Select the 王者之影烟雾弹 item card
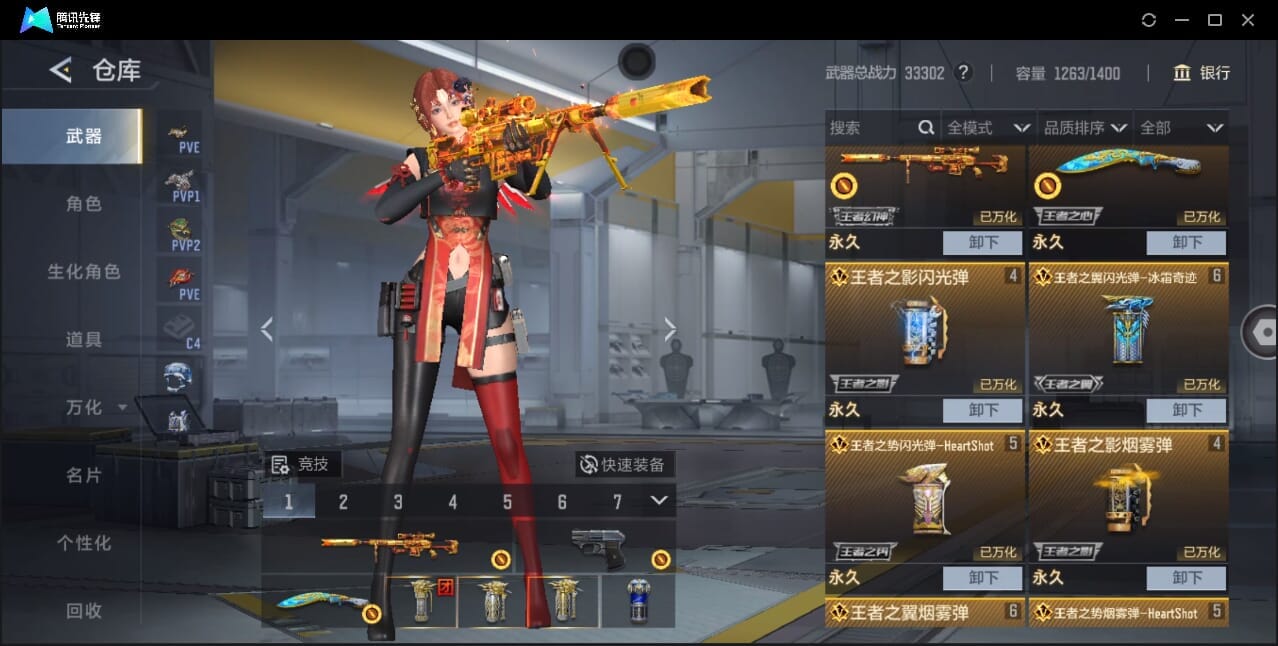Image resolution: width=1278 pixels, height=646 pixels. coord(1128,495)
